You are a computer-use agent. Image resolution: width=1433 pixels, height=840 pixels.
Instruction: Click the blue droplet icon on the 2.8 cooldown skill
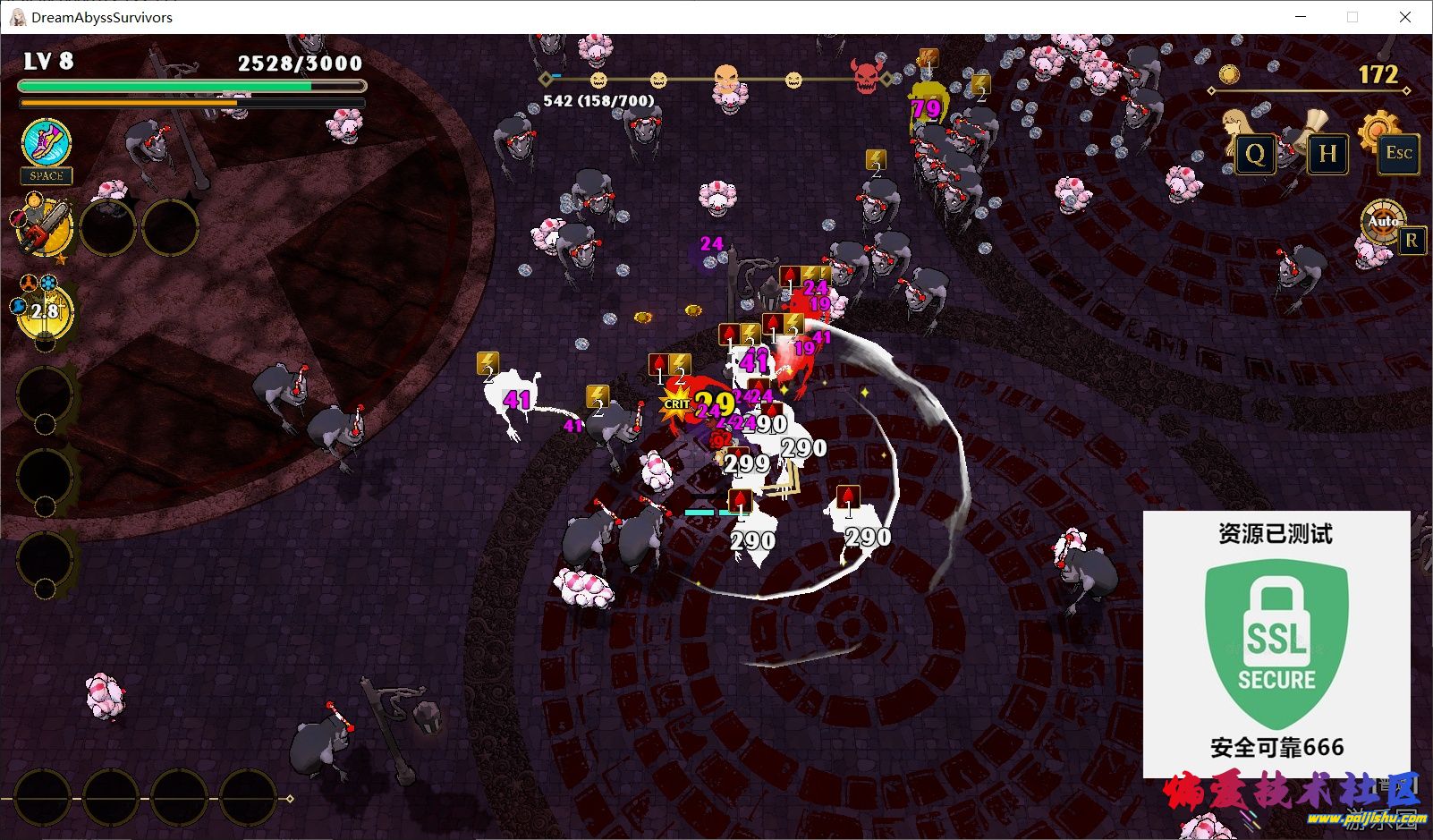click(18, 306)
